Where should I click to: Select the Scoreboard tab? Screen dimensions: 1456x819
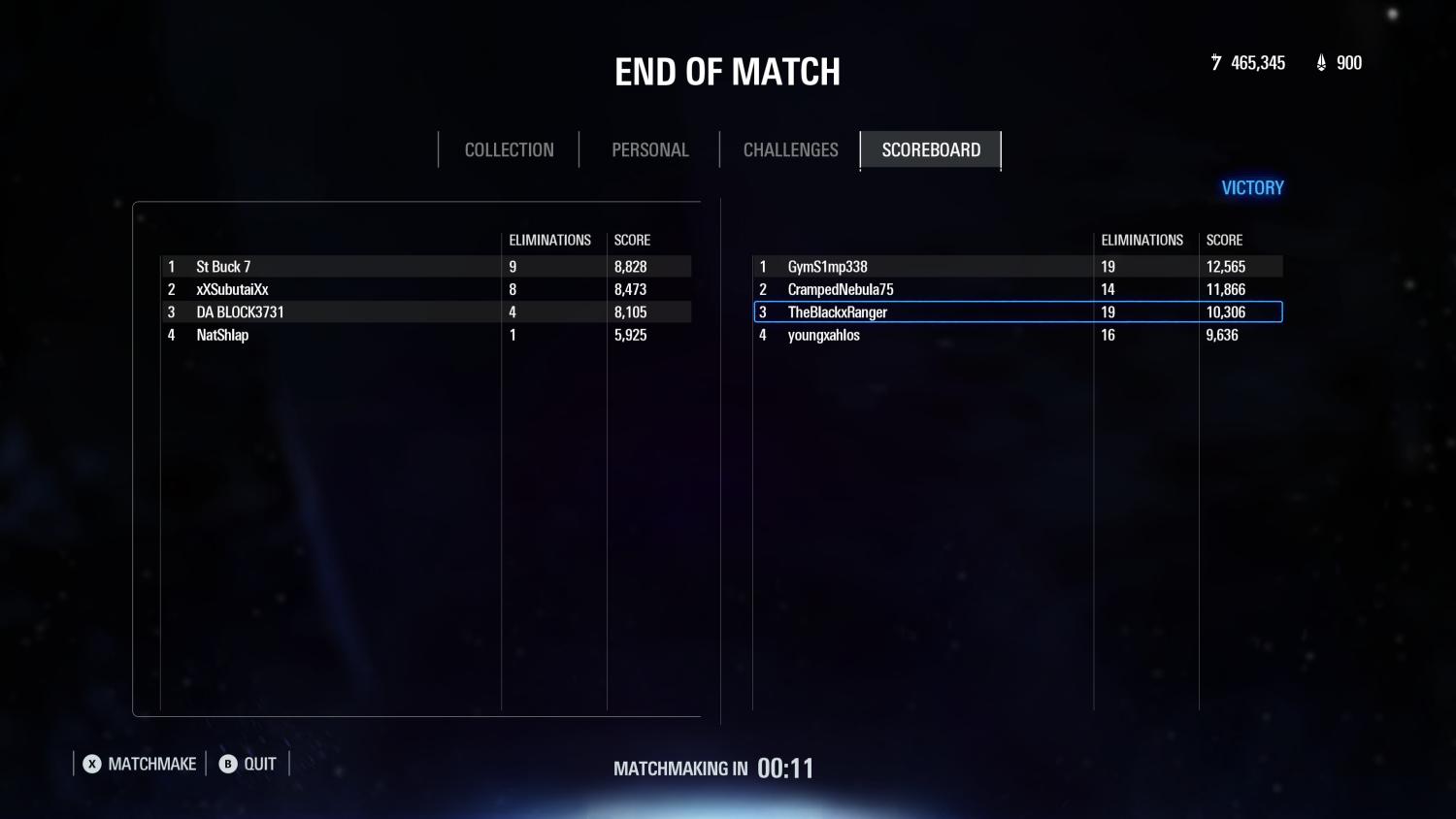coord(931,150)
